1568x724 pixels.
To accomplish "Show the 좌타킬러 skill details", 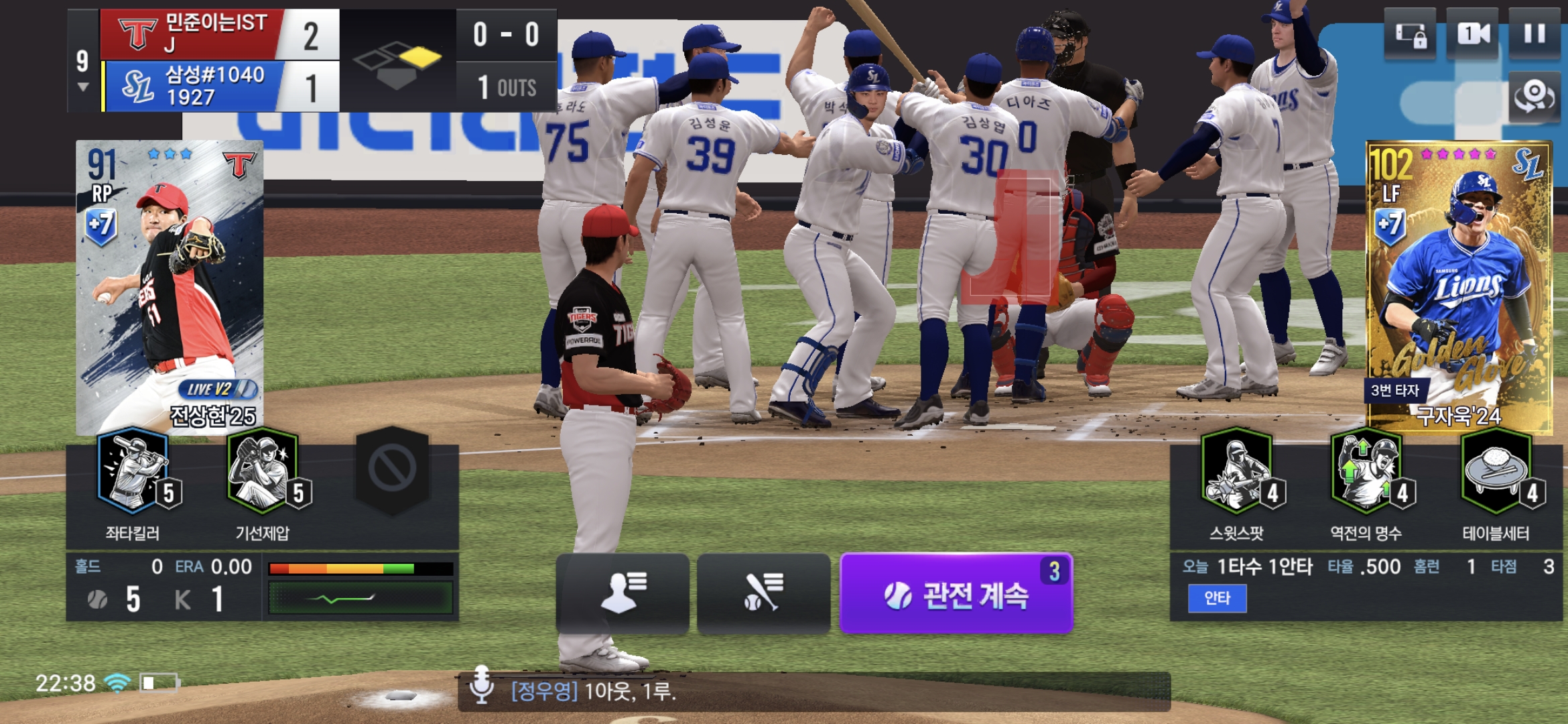I will (134, 473).
